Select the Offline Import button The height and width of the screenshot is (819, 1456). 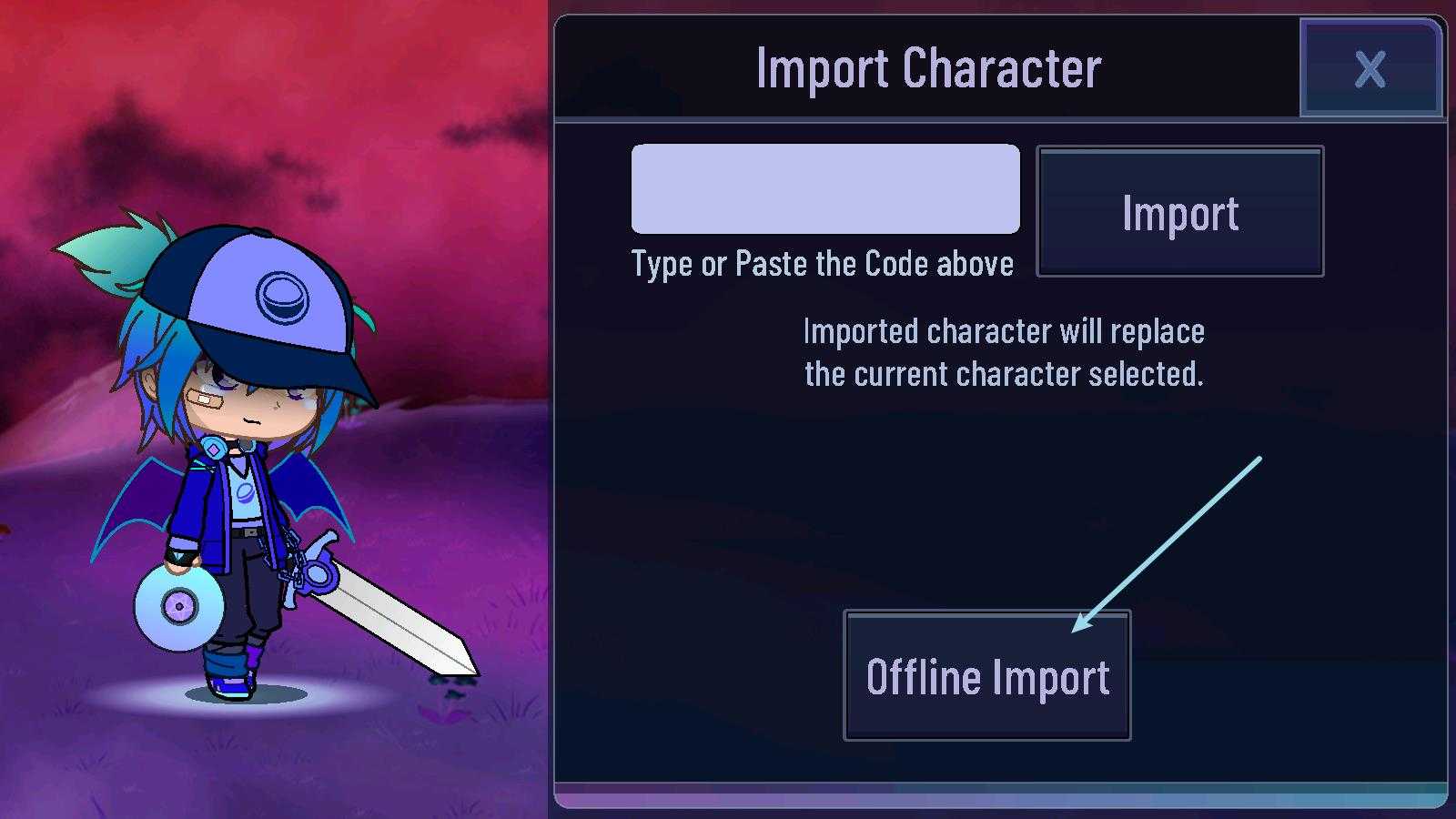point(986,676)
